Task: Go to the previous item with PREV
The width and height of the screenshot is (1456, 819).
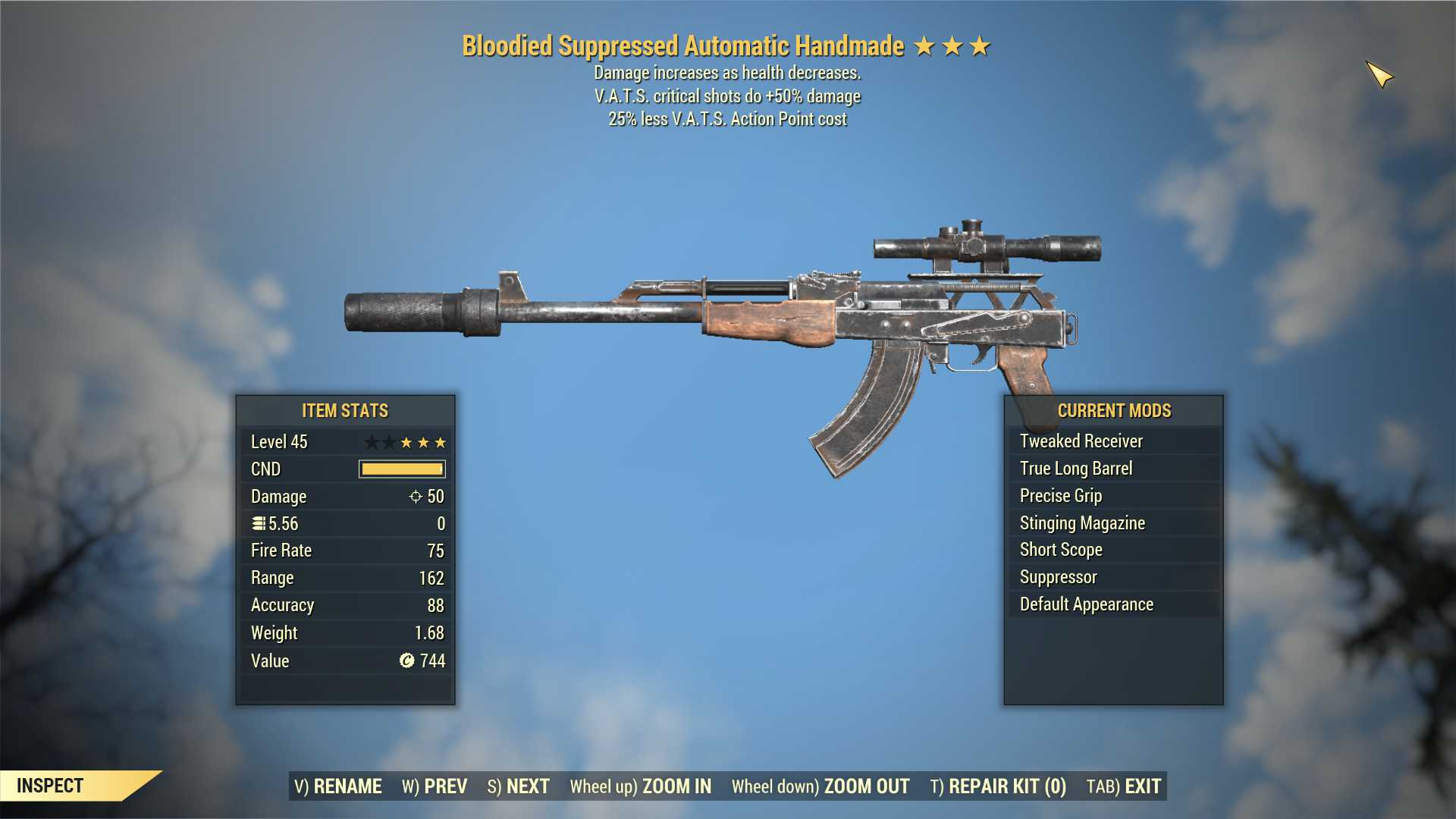Action: coord(435,786)
